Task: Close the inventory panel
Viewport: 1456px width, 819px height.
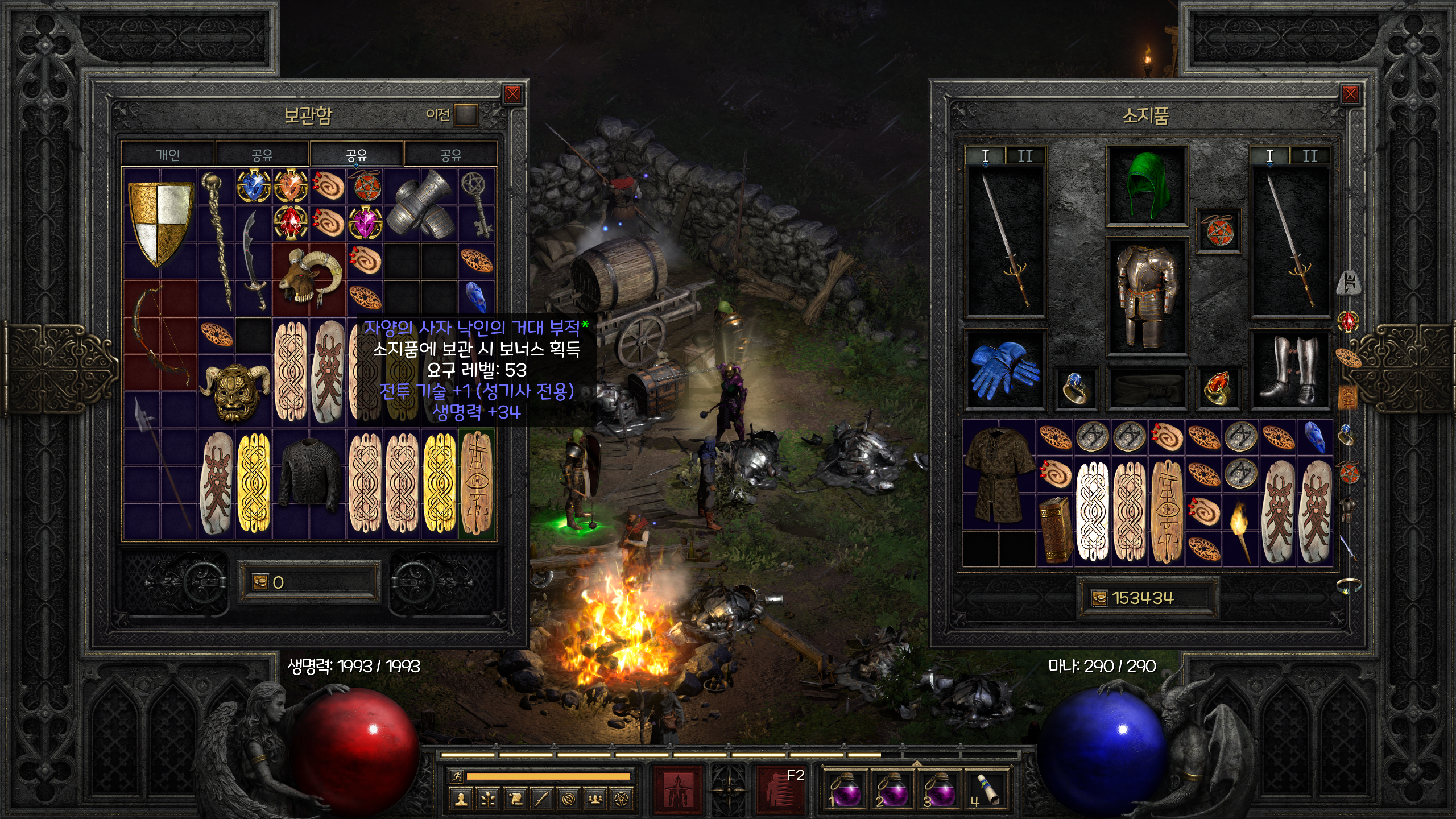Action: point(1350,94)
